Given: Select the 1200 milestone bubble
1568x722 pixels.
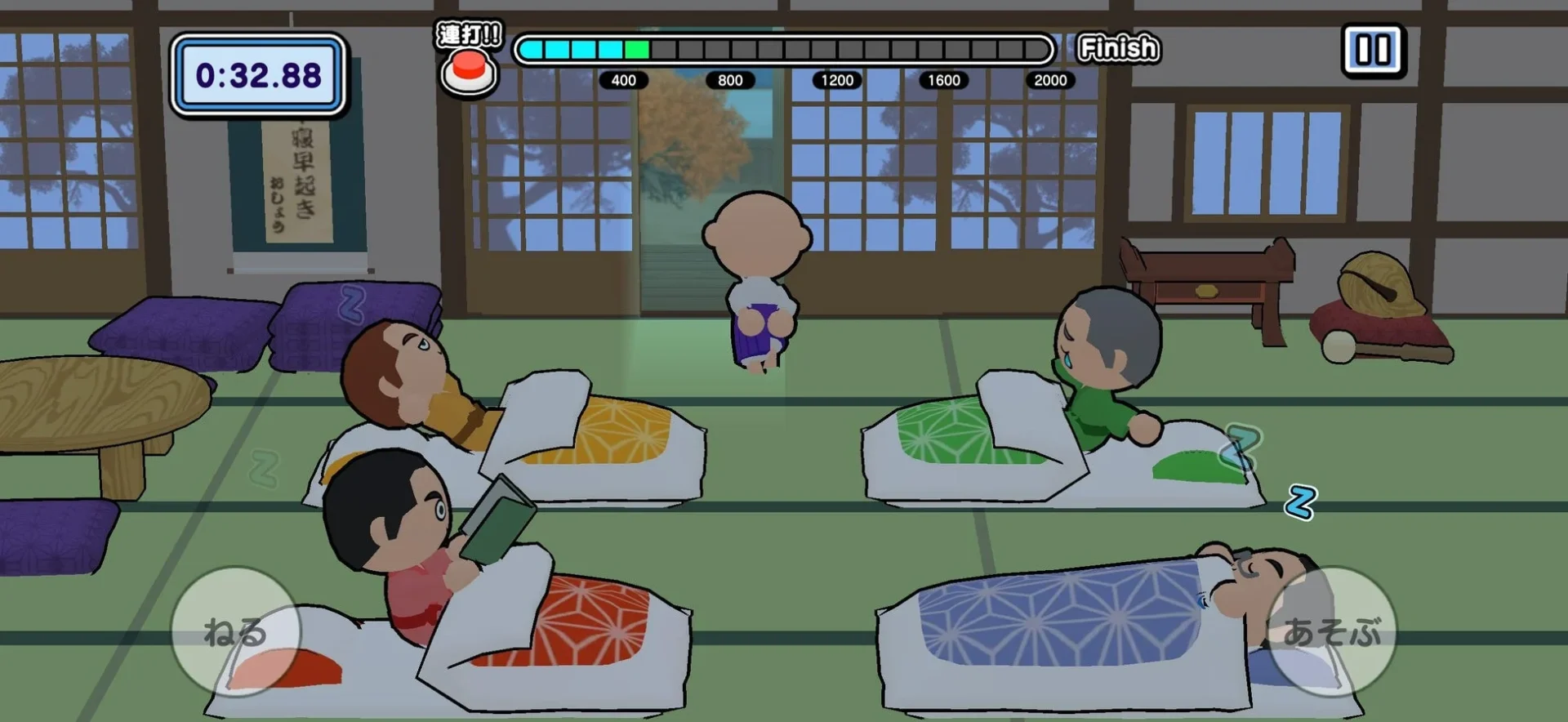Looking at the screenshot, I should click(838, 81).
